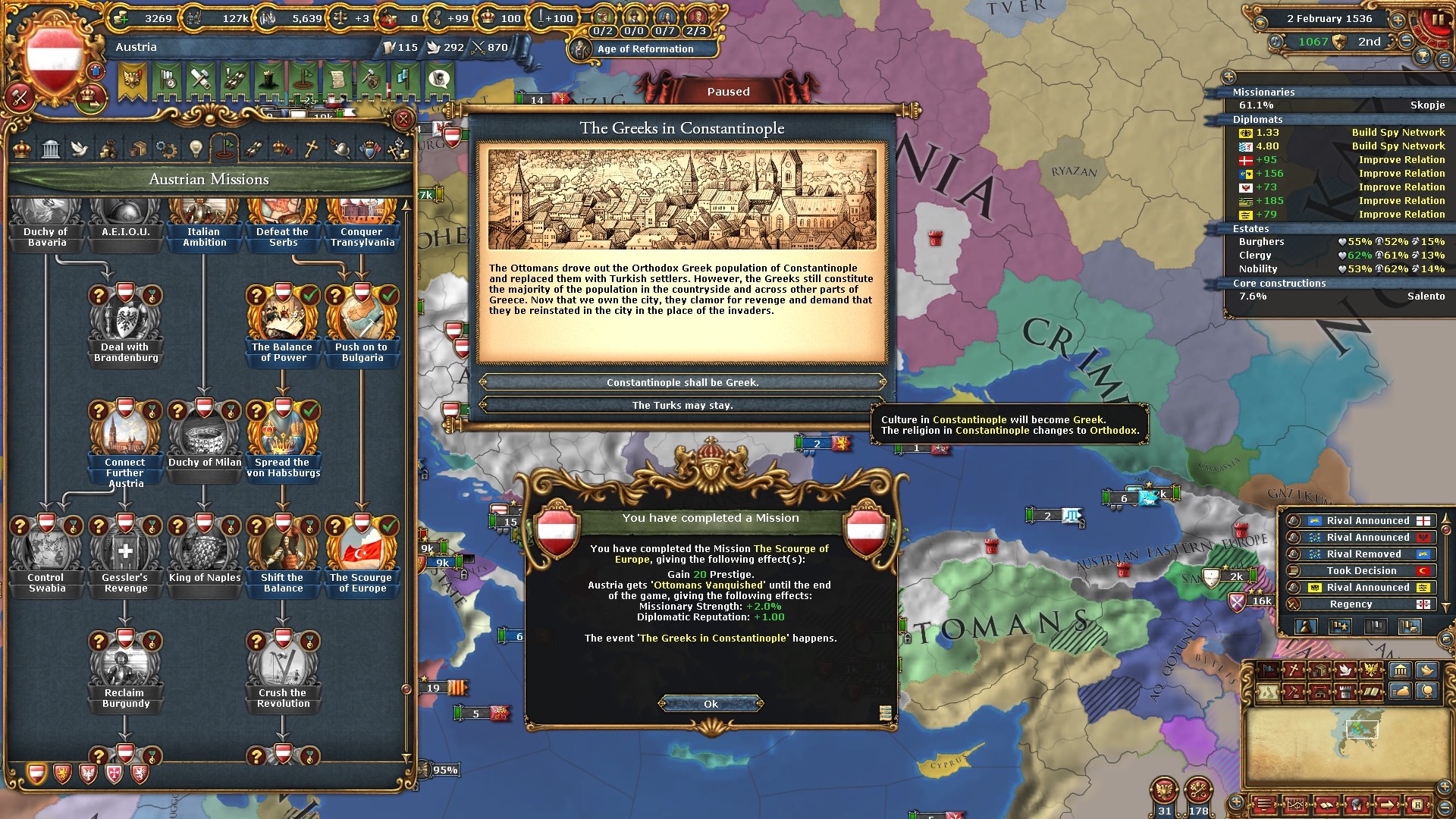Choose 'Constantinople shall be Greek.' option
Screen dimensions: 1456x819
coord(682,382)
